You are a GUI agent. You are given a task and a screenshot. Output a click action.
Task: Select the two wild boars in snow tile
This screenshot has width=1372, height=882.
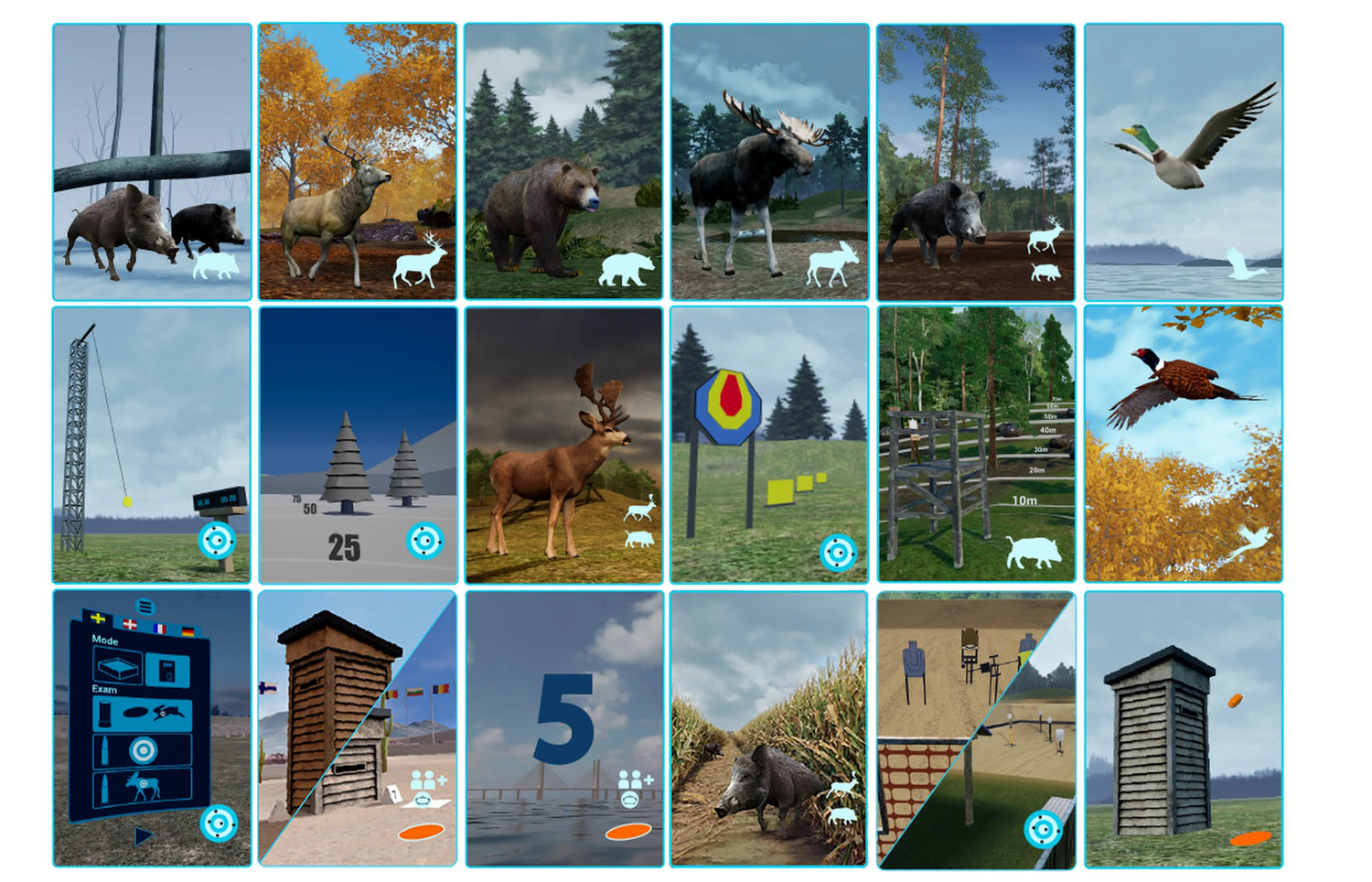point(152,162)
